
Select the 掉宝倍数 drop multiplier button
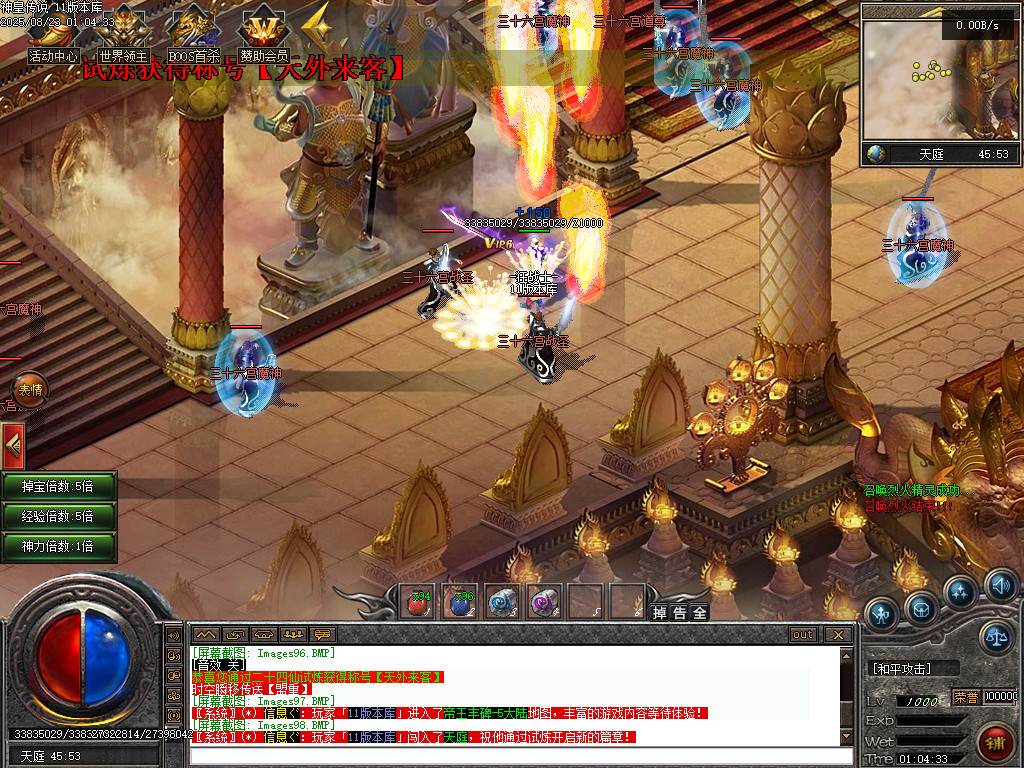pyautogui.click(x=58, y=487)
